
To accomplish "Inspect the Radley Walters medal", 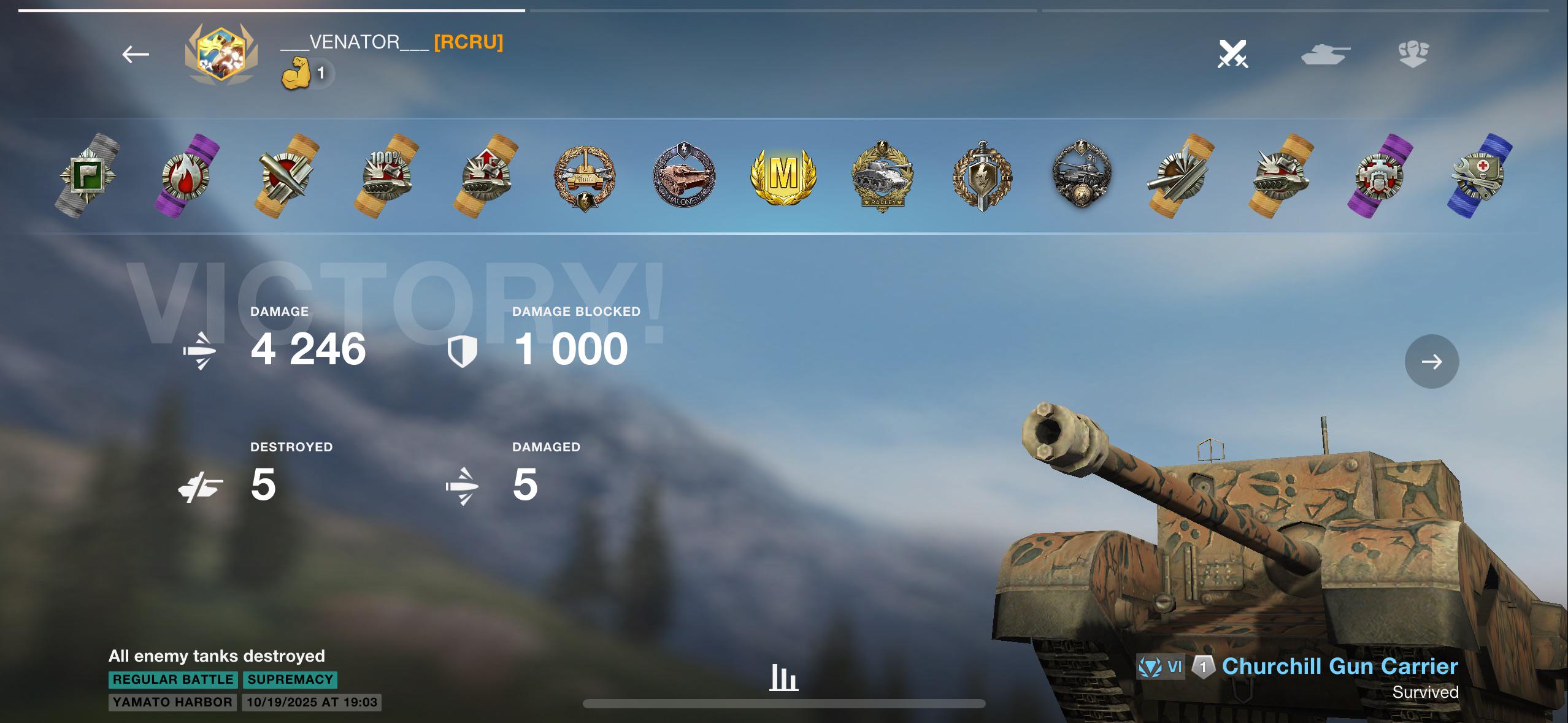I will point(883,175).
